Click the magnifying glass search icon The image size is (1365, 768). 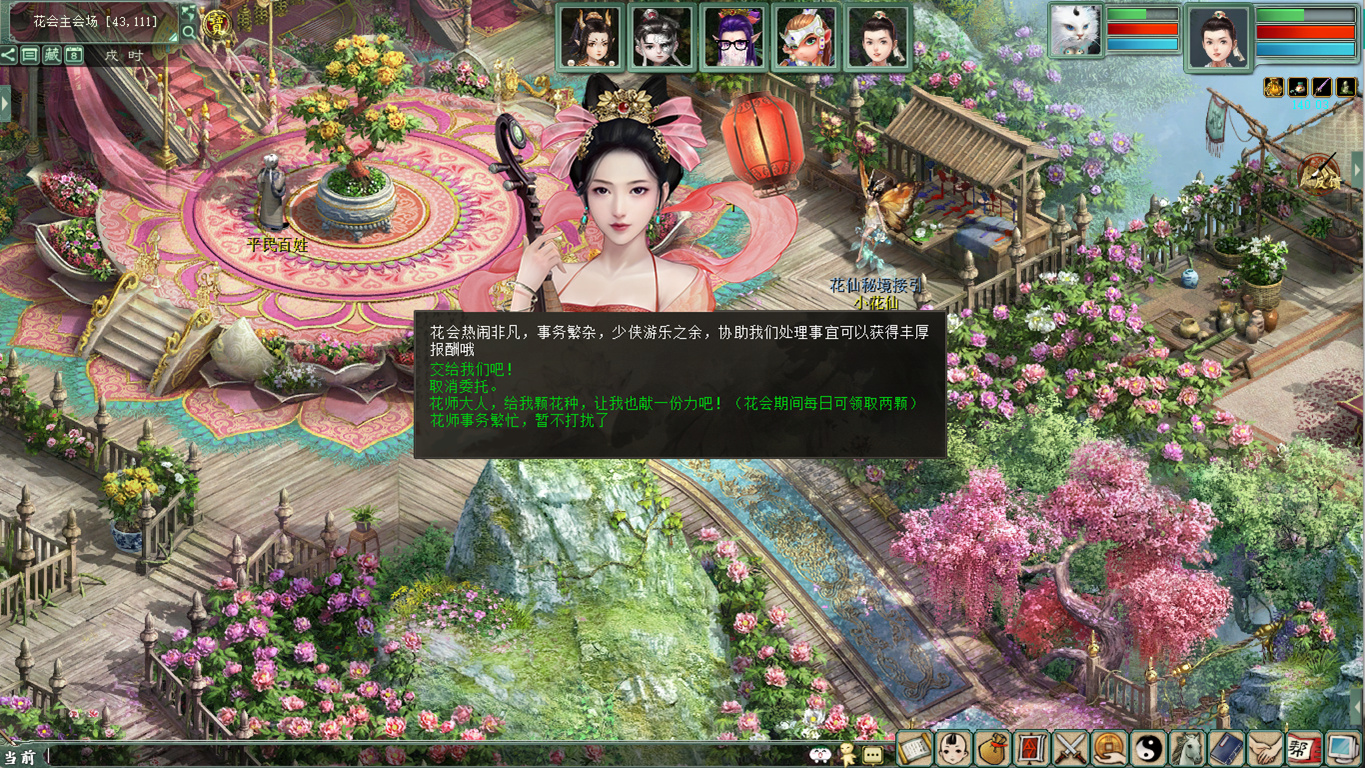click(x=188, y=32)
